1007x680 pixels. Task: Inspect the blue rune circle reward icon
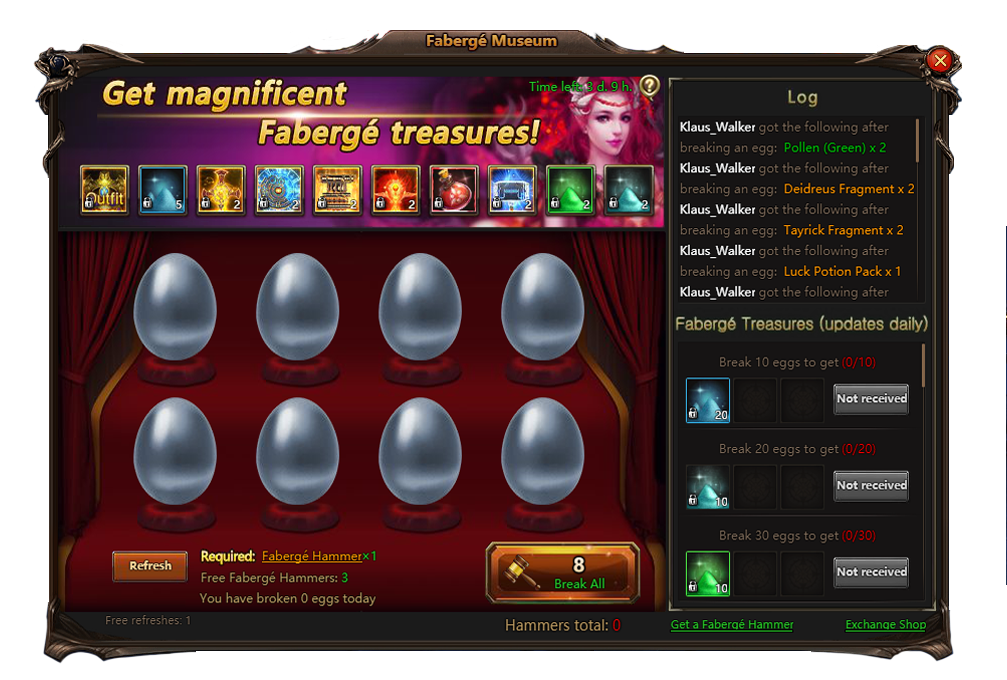pos(279,190)
